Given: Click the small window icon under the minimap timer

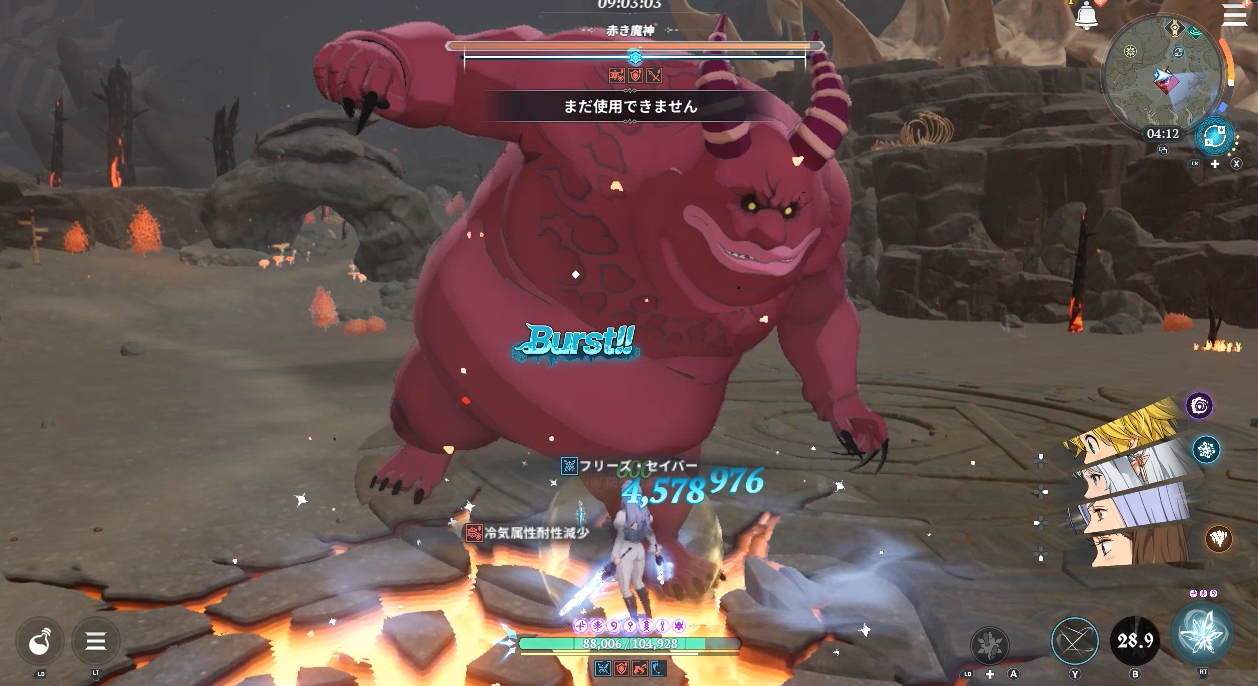Looking at the screenshot, I should (x=1164, y=151).
